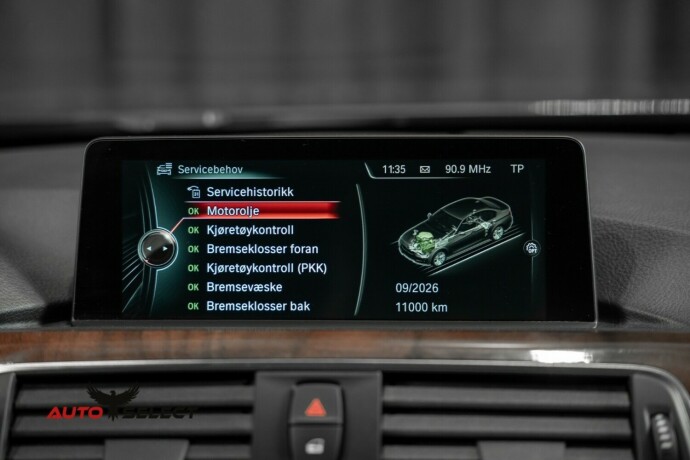Open the Servicehistorikk entry
This screenshot has height=460, width=690.
(x=249, y=191)
